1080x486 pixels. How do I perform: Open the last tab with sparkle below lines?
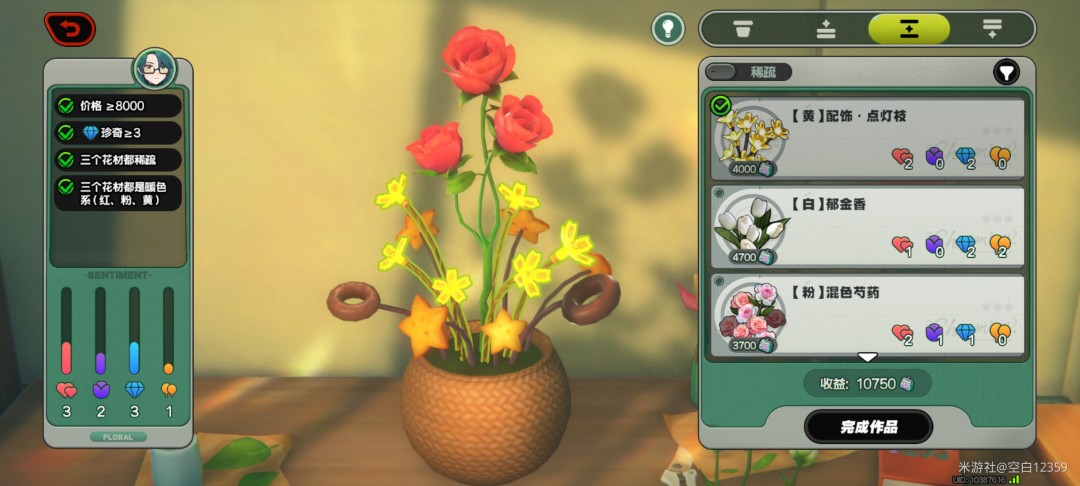pyautogui.click(x=992, y=29)
